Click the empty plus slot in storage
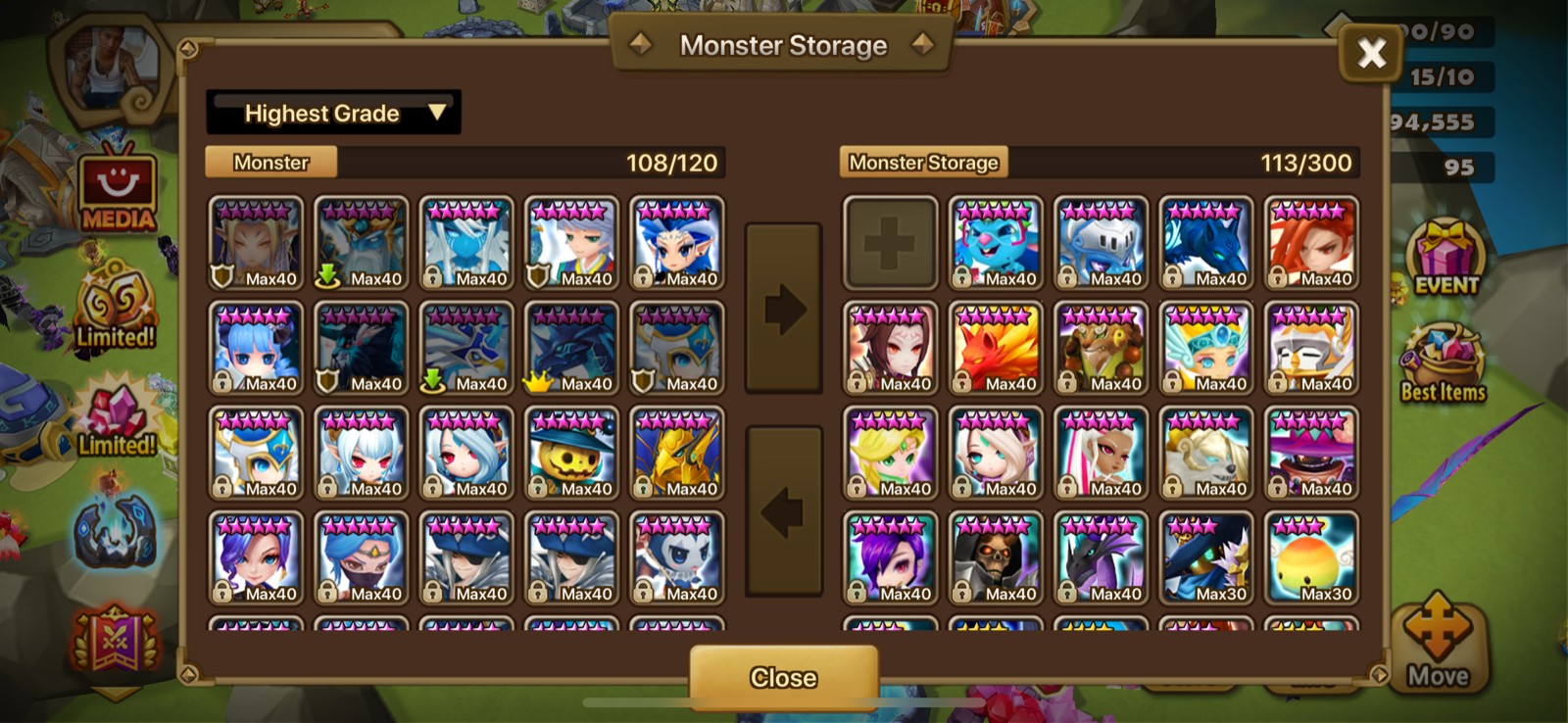 point(890,242)
